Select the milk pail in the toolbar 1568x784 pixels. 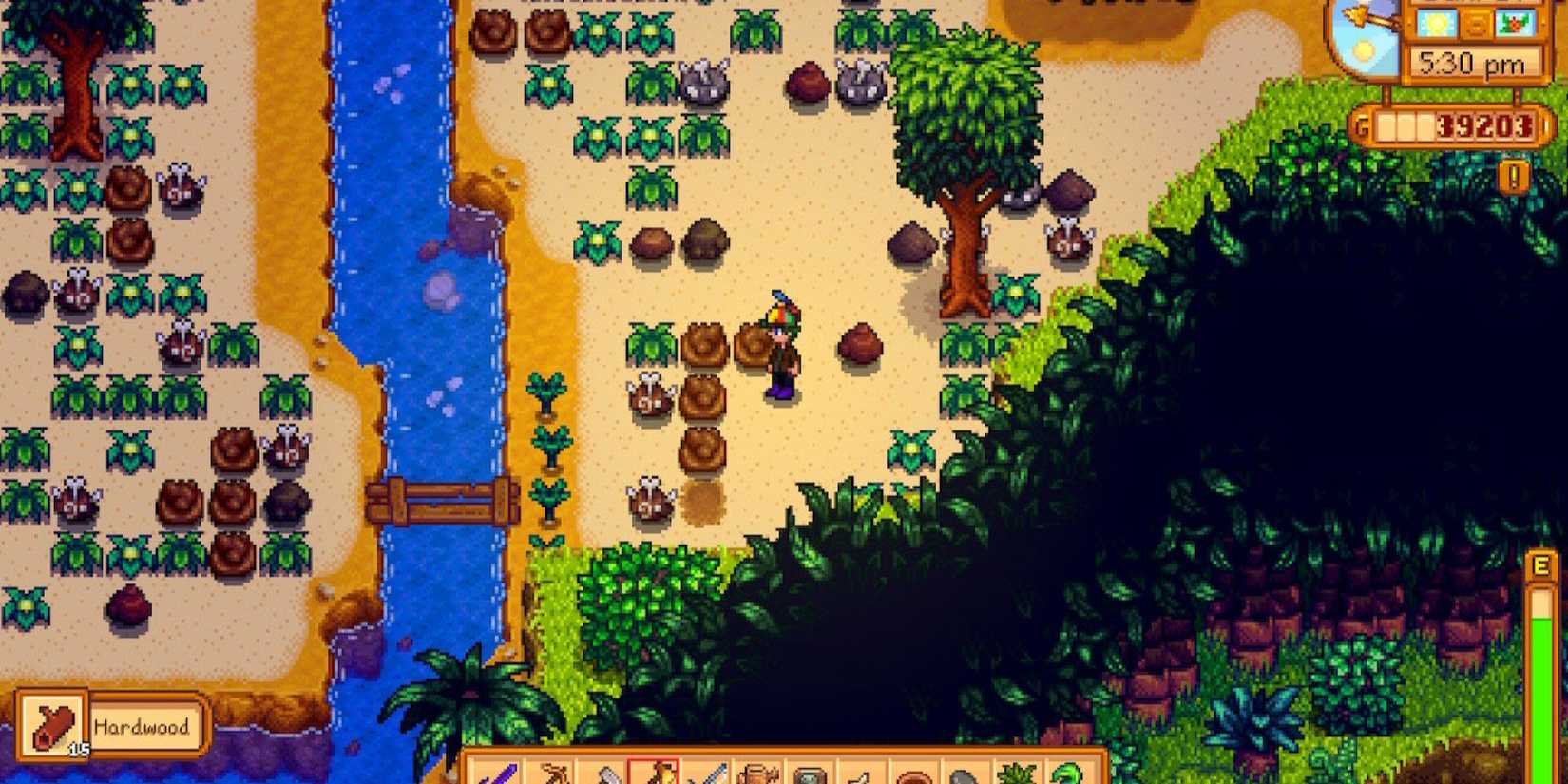coord(863,774)
